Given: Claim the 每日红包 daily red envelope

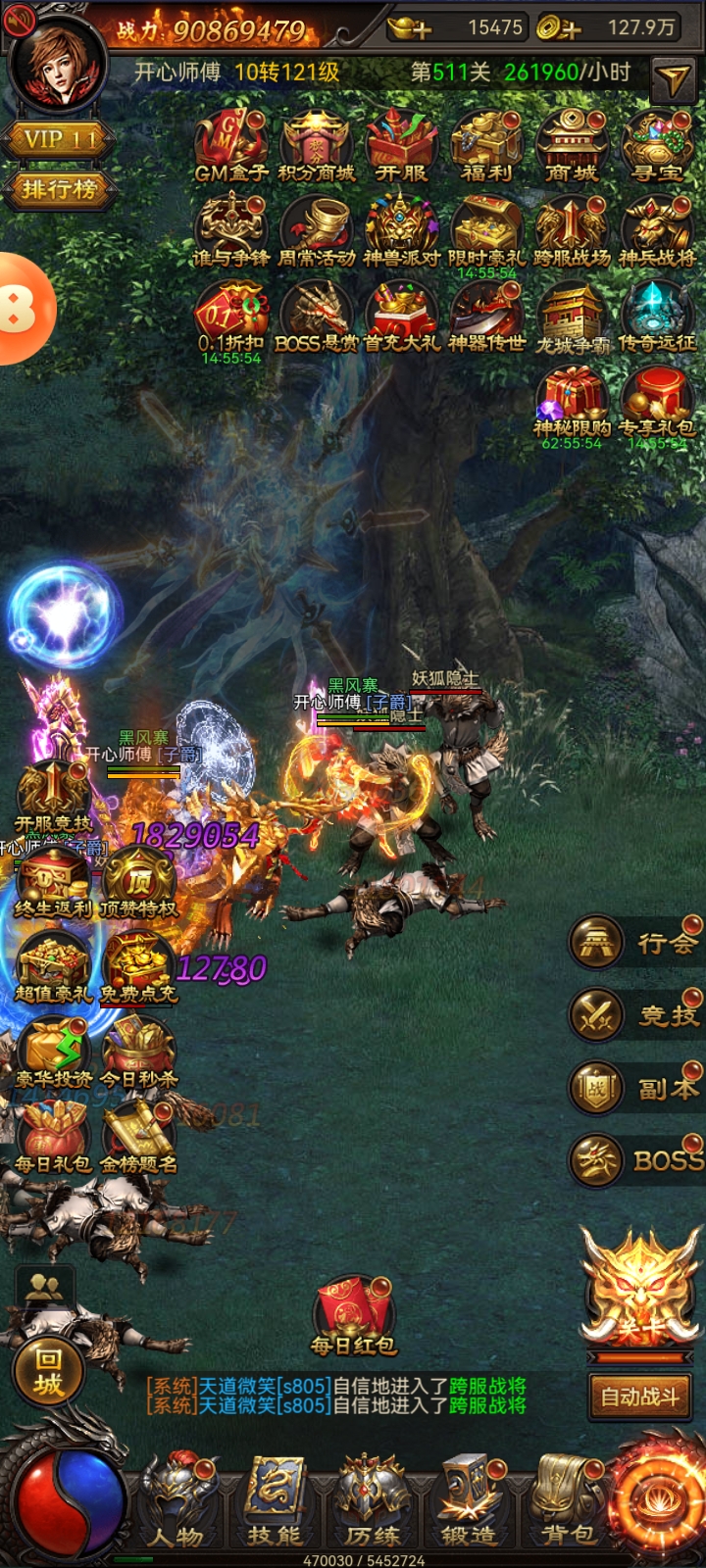Looking at the screenshot, I should [354, 1315].
